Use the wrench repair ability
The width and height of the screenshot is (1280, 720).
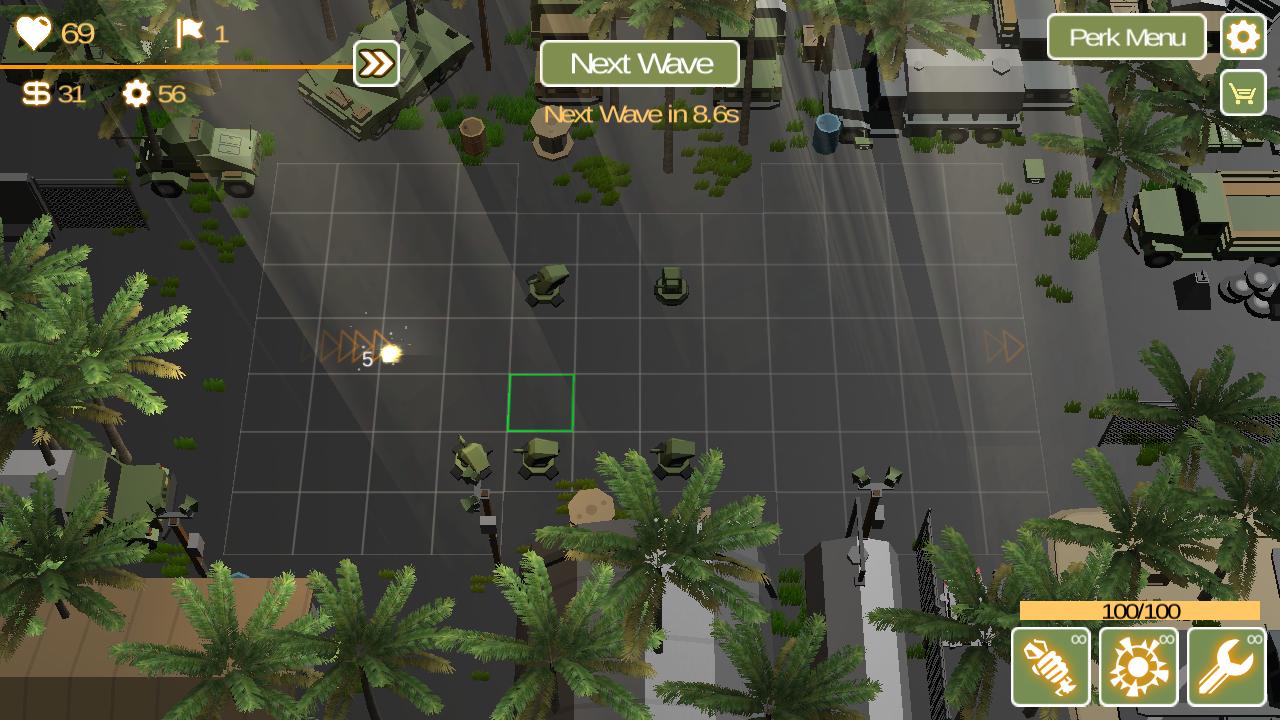1226,666
